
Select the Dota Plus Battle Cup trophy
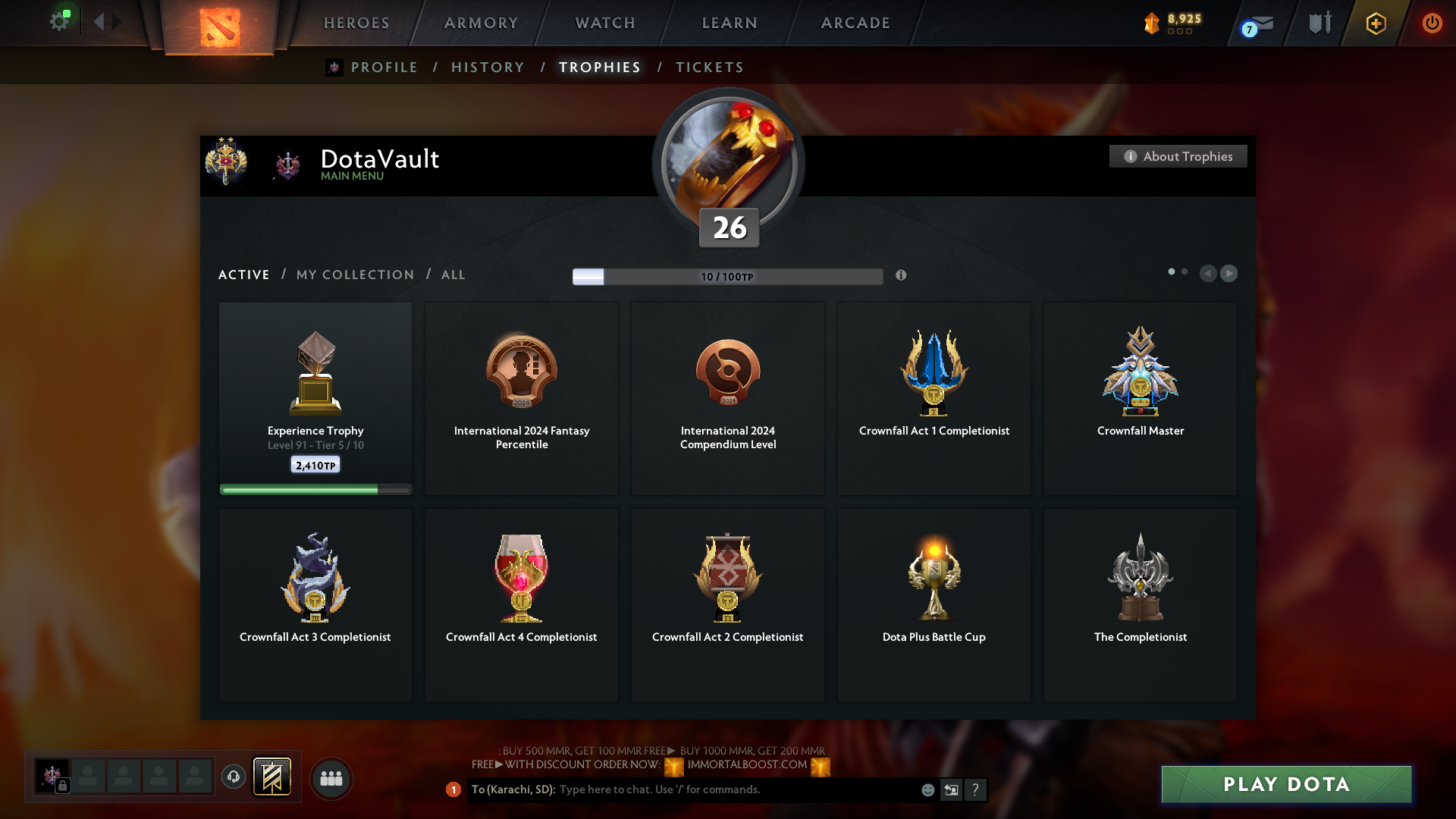(x=934, y=604)
